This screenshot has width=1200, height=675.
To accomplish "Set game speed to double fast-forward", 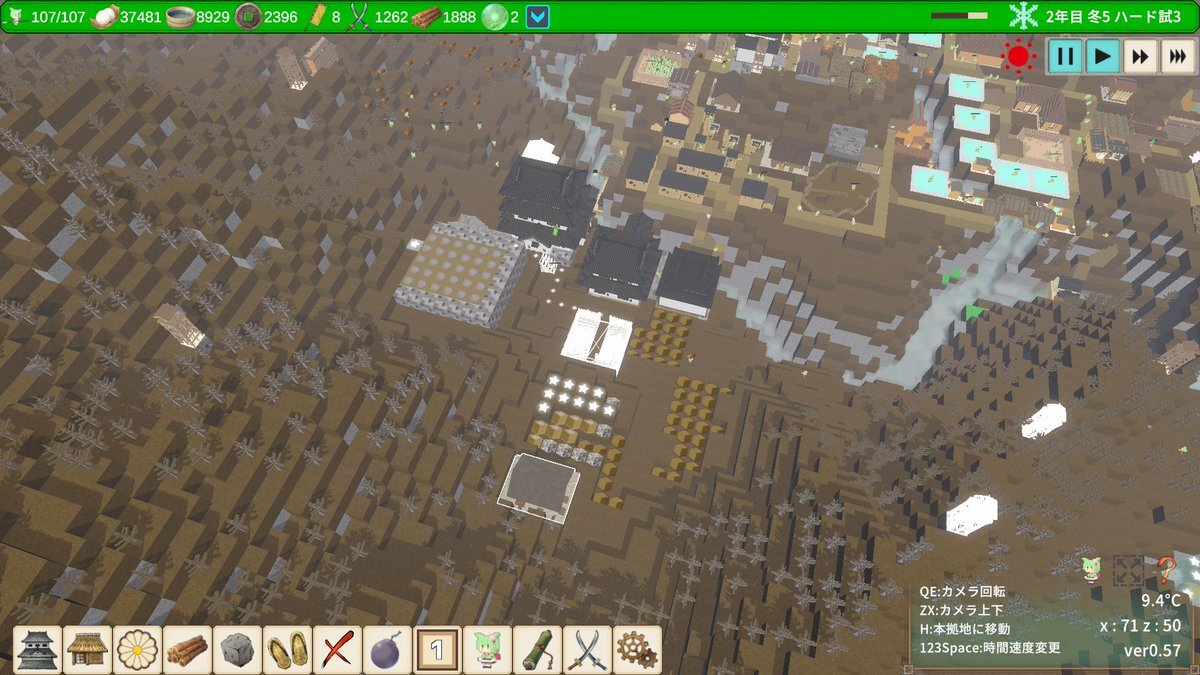I will 1139,56.
